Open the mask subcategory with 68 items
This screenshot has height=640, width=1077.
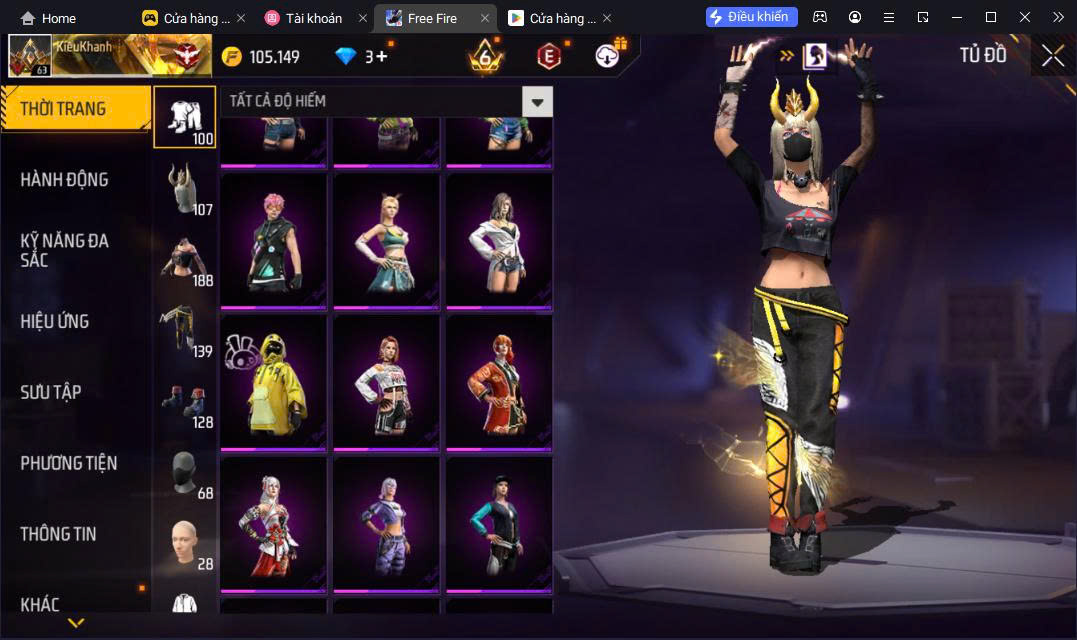tap(184, 474)
